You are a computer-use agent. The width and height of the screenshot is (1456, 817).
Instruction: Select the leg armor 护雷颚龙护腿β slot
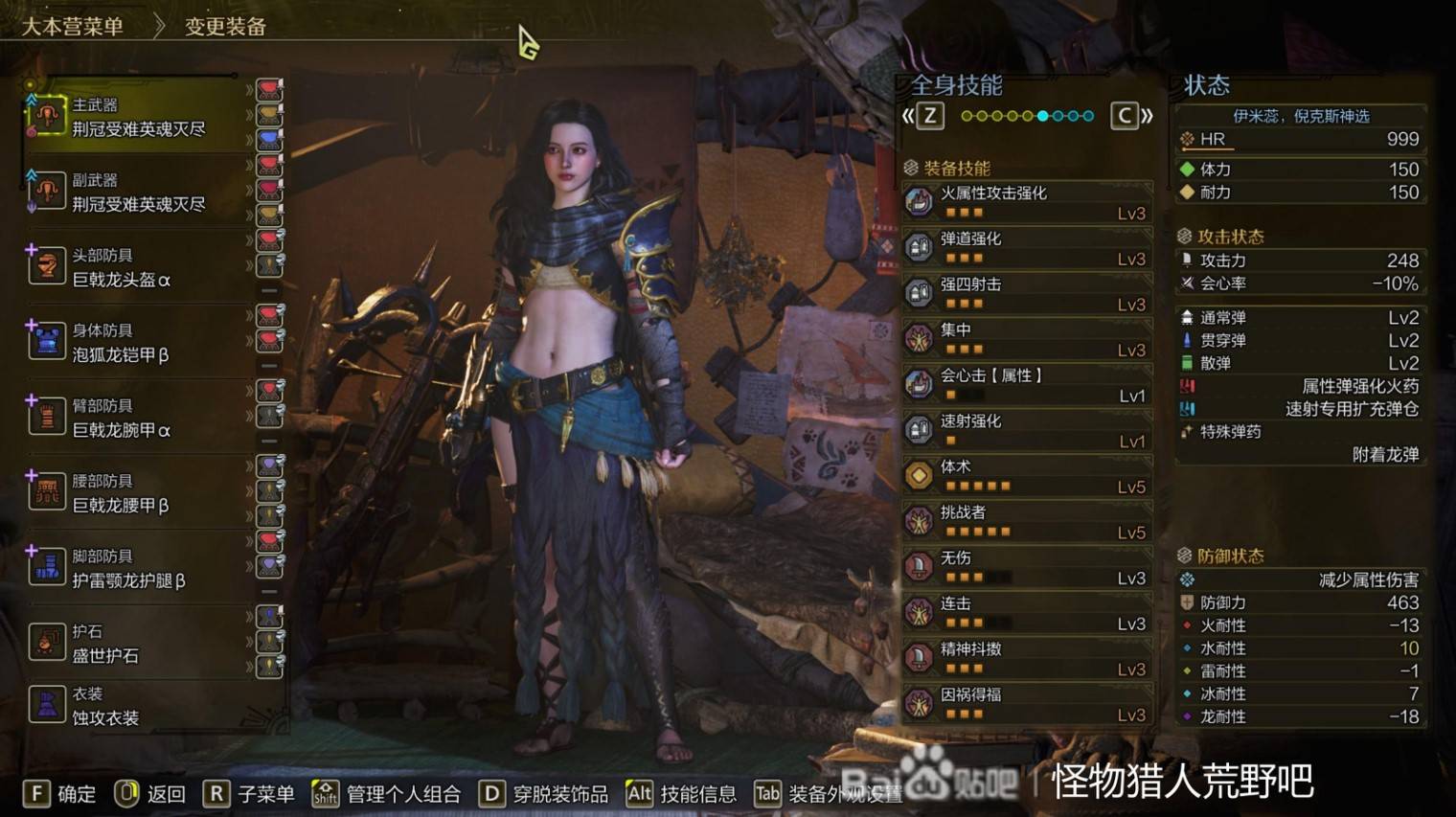137,569
